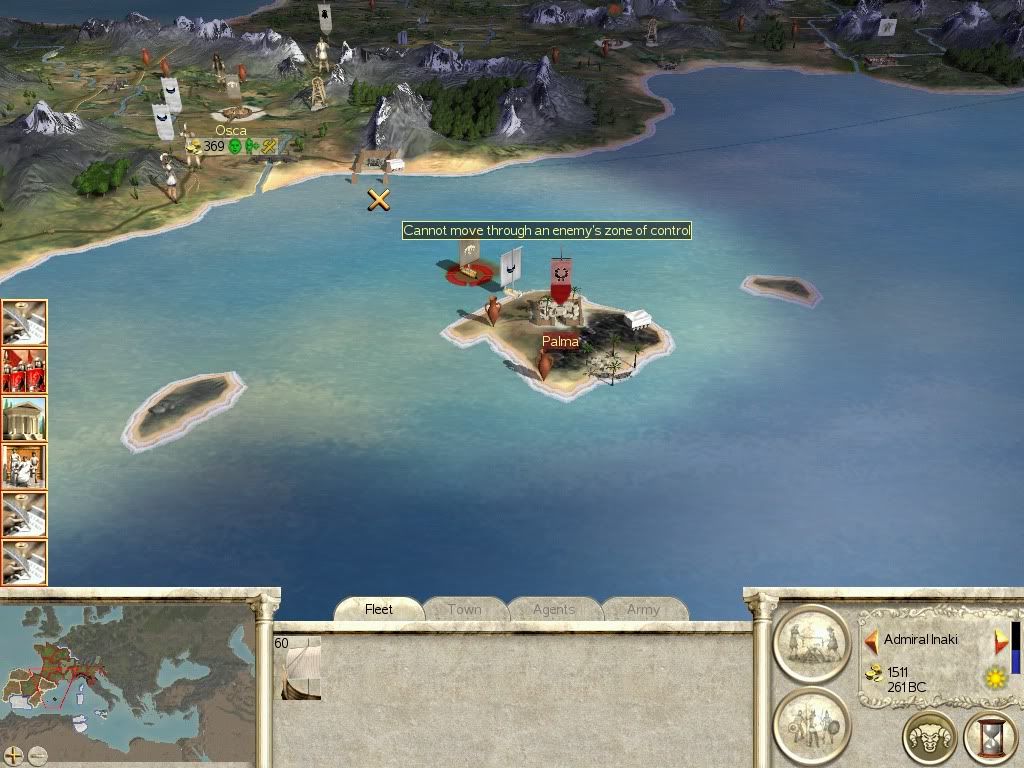The width and height of the screenshot is (1024, 768).
Task: Open the Town tab
Action: [464, 609]
